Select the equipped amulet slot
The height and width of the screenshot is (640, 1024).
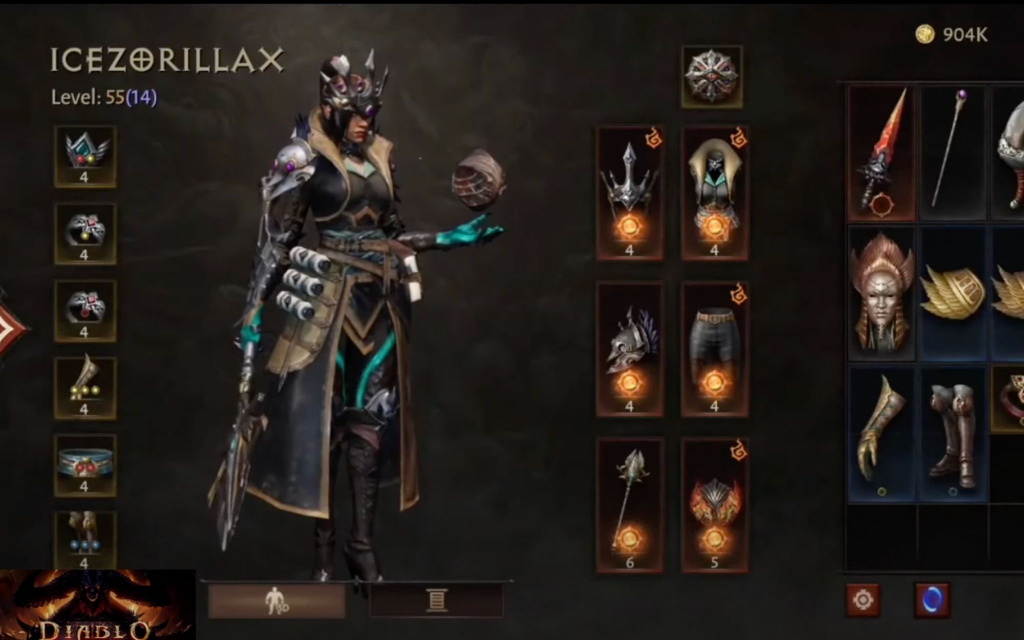(85, 156)
